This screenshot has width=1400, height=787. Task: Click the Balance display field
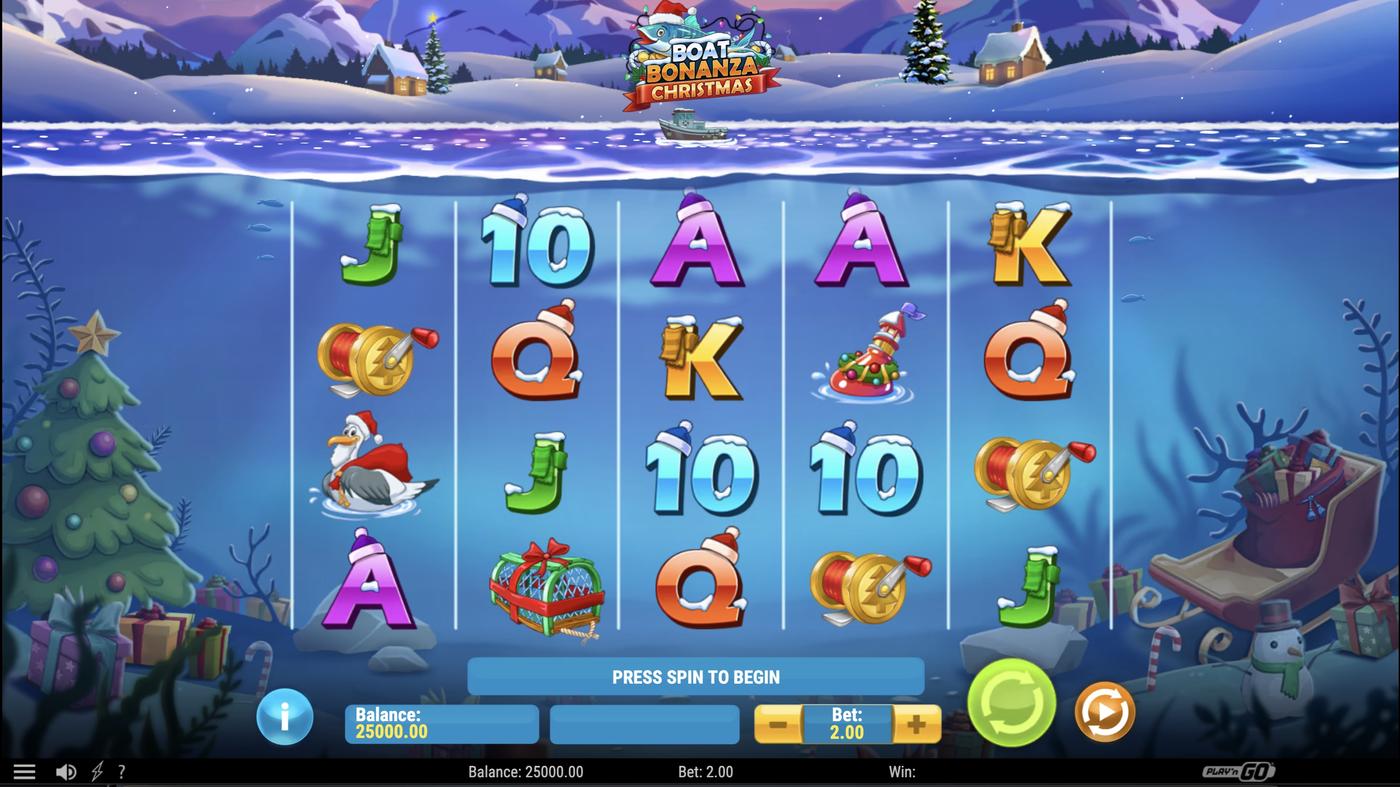point(441,722)
